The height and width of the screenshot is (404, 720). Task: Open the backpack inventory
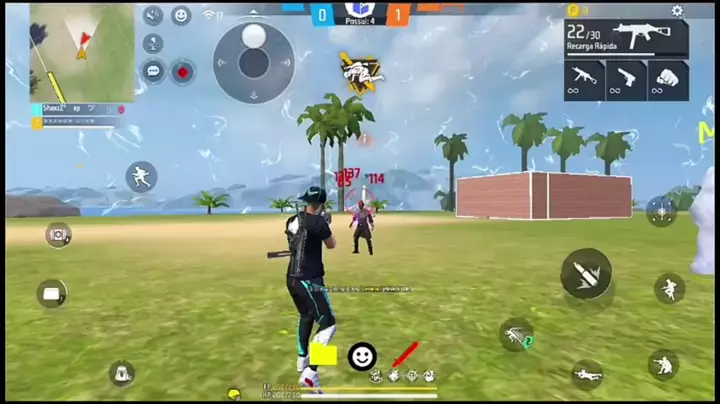coord(122,374)
